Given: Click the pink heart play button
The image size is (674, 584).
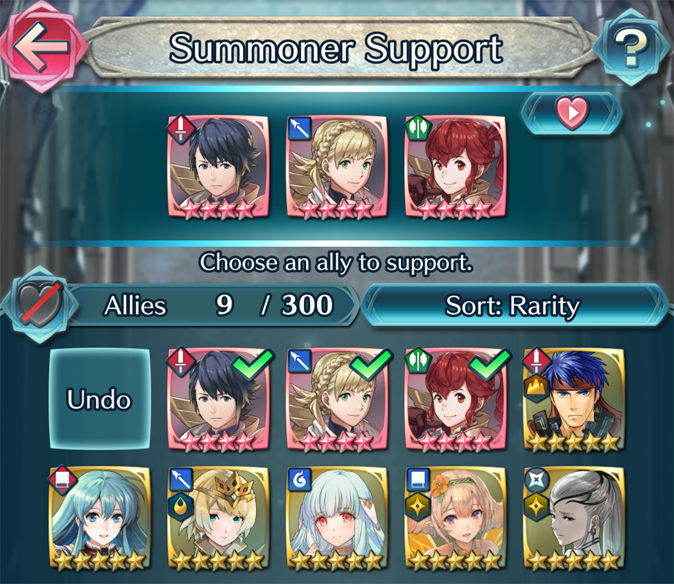Looking at the screenshot, I should pos(571,113).
